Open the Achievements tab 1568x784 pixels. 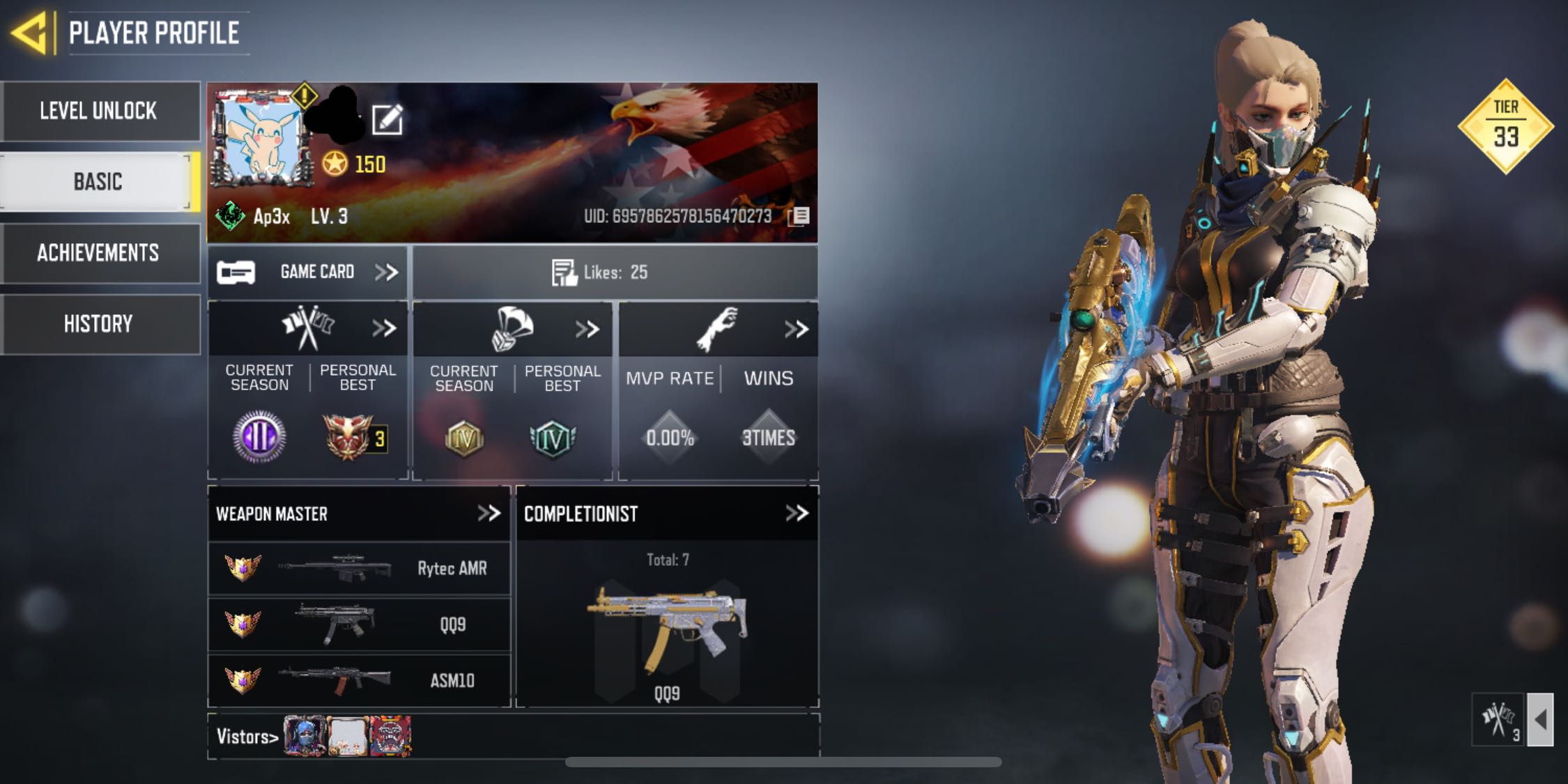click(x=99, y=253)
